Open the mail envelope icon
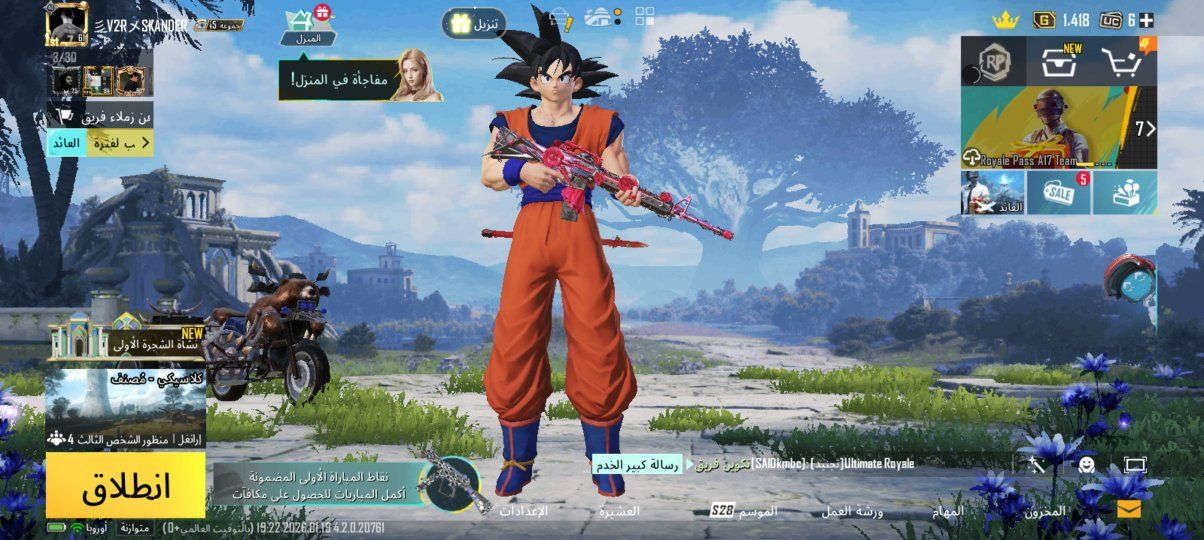The width and height of the screenshot is (1204, 540). pos(1129,509)
